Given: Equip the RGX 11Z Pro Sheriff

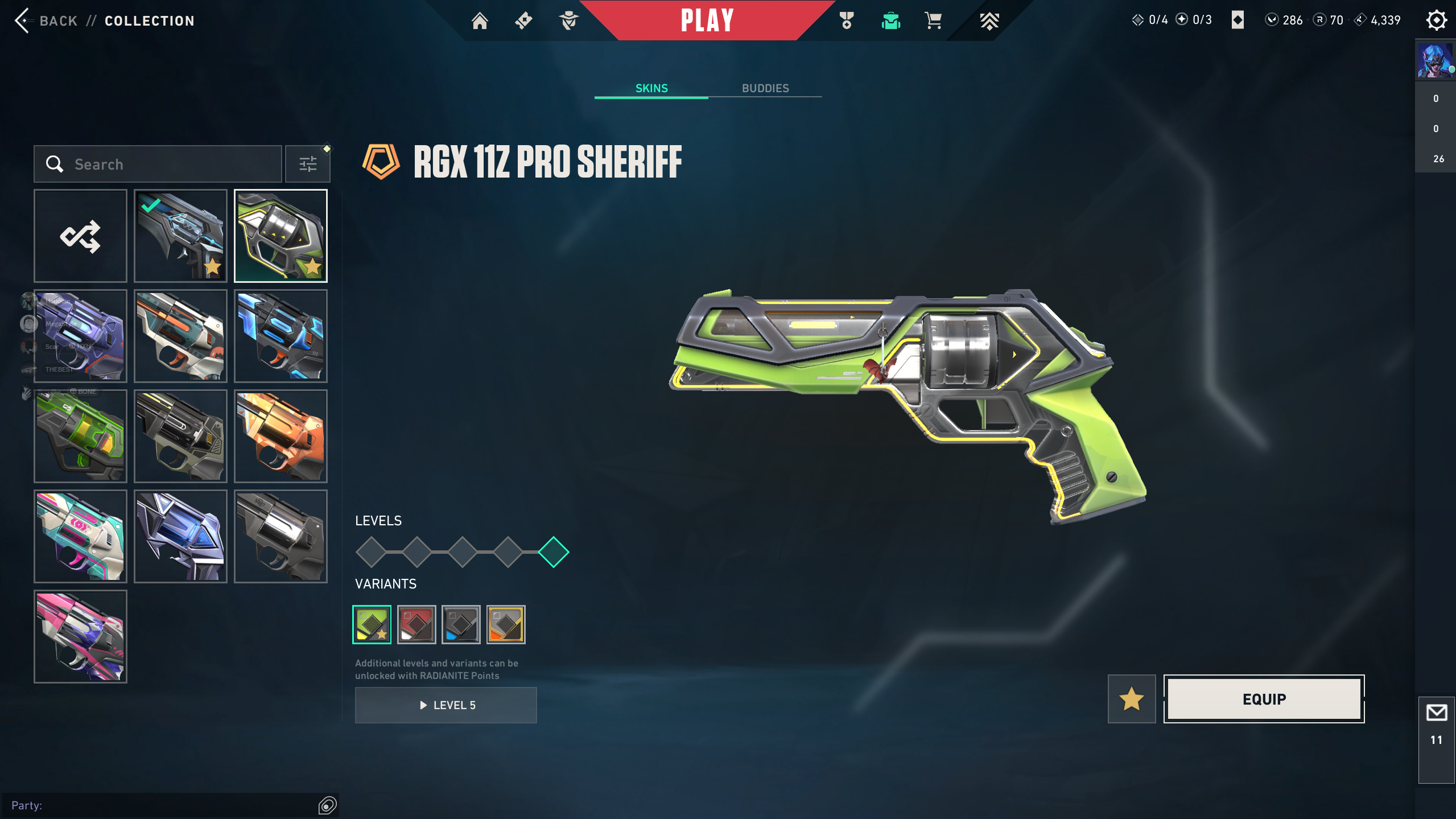Looking at the screenshot, I should click(1264, 699).
